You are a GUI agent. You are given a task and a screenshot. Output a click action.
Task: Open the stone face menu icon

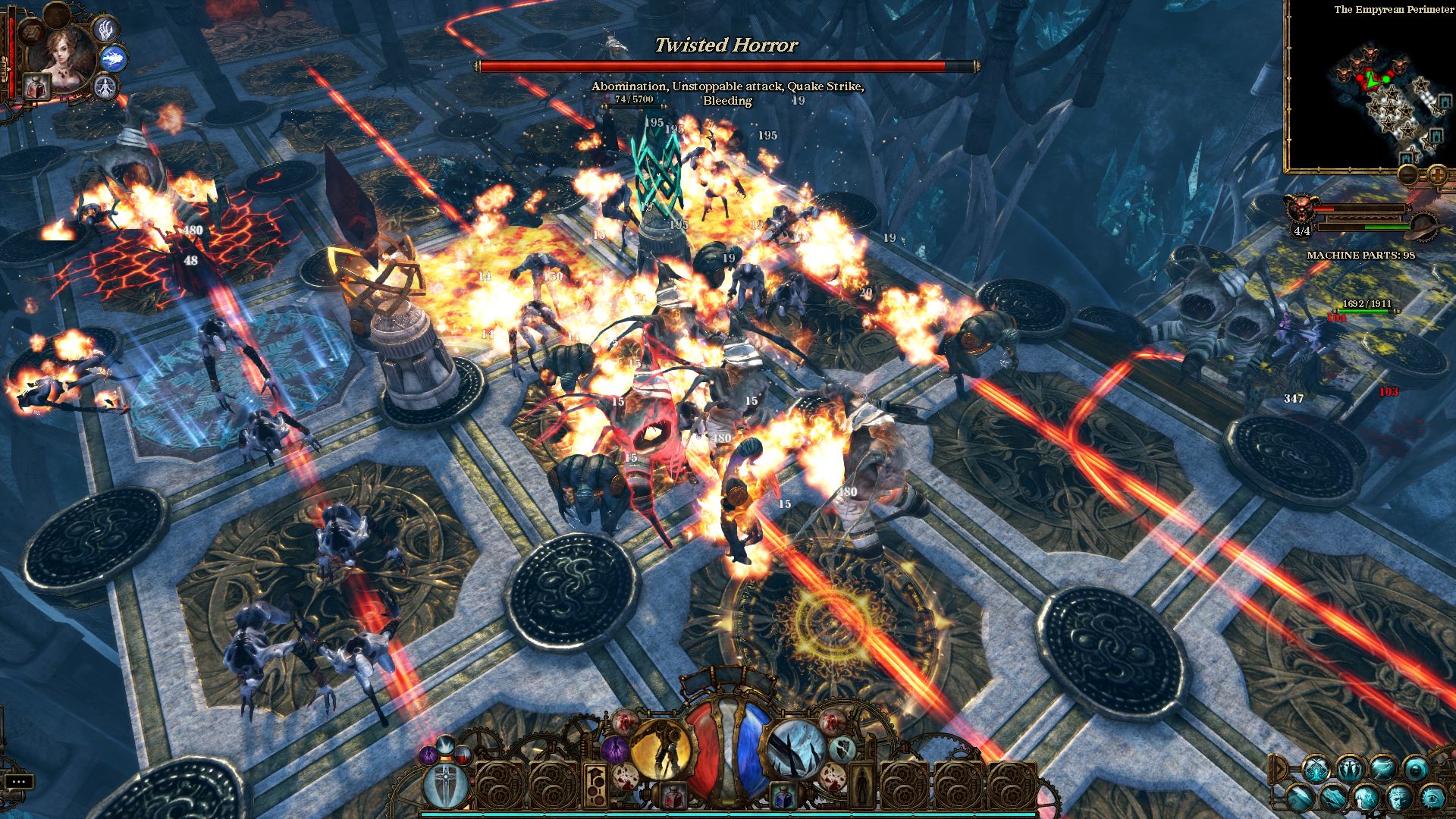pyautogui.click(x=1399, y=797)
